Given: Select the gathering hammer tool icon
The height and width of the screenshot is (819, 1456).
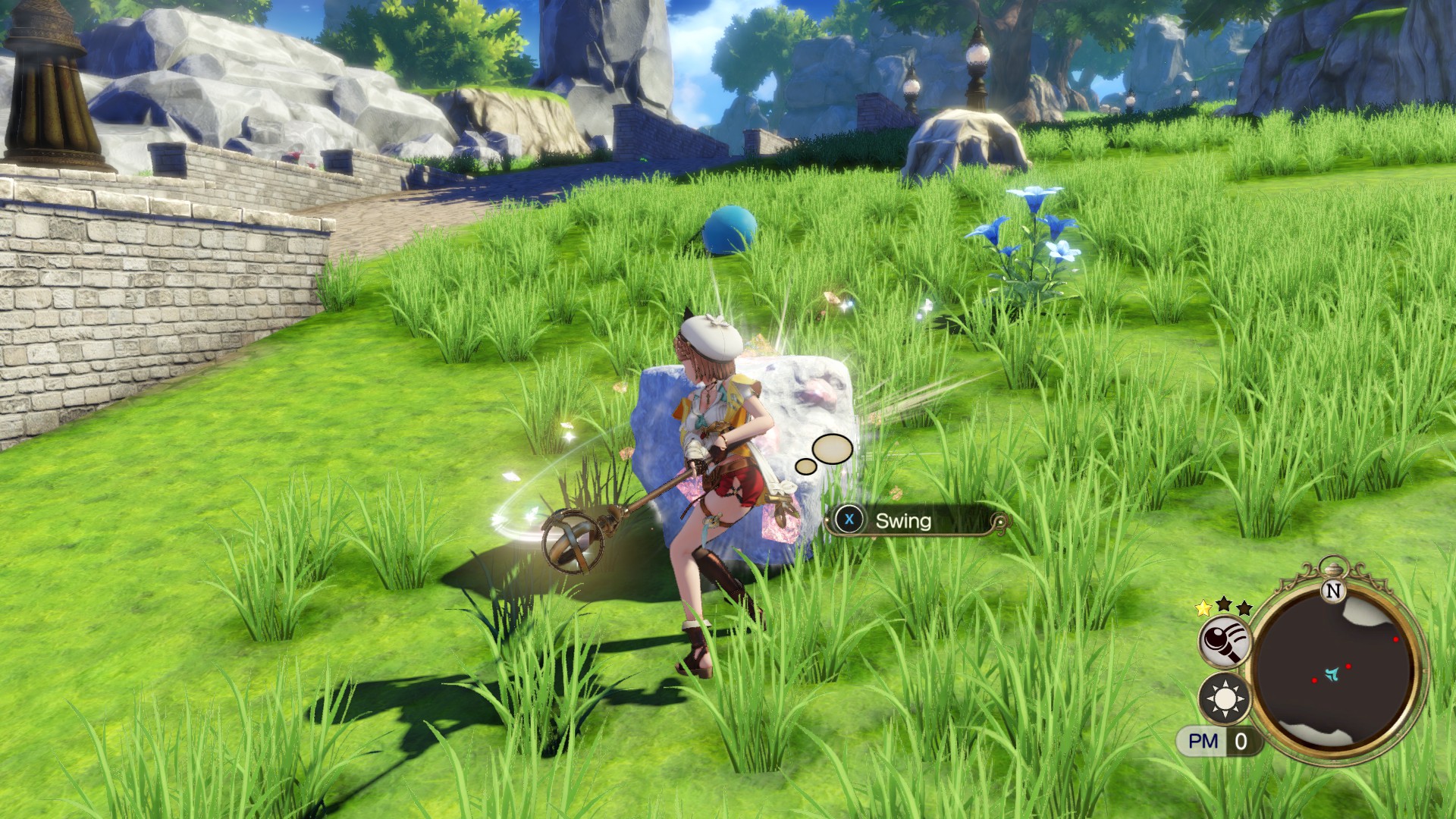Looking at the screenshot, I should [1225, 642].
